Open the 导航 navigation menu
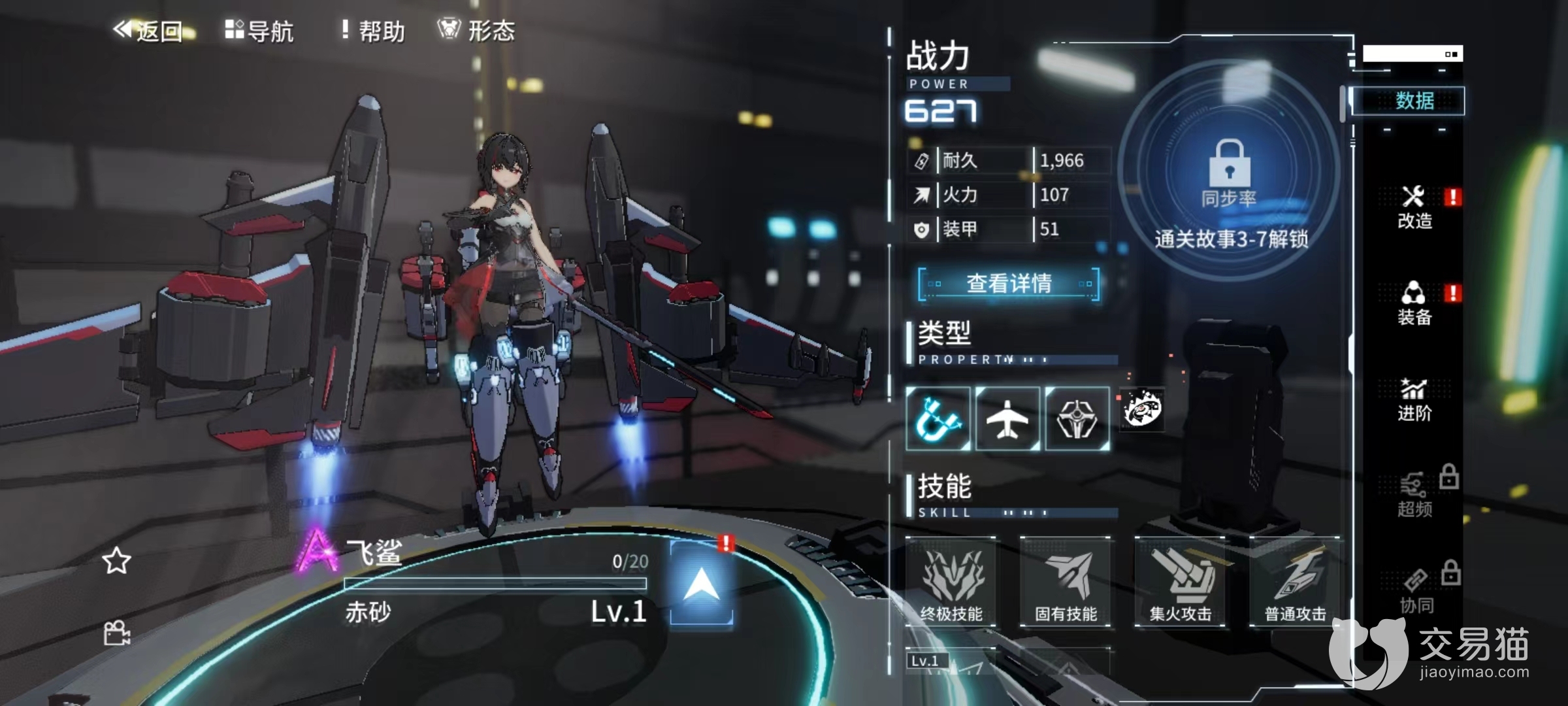 pos(259,31)
